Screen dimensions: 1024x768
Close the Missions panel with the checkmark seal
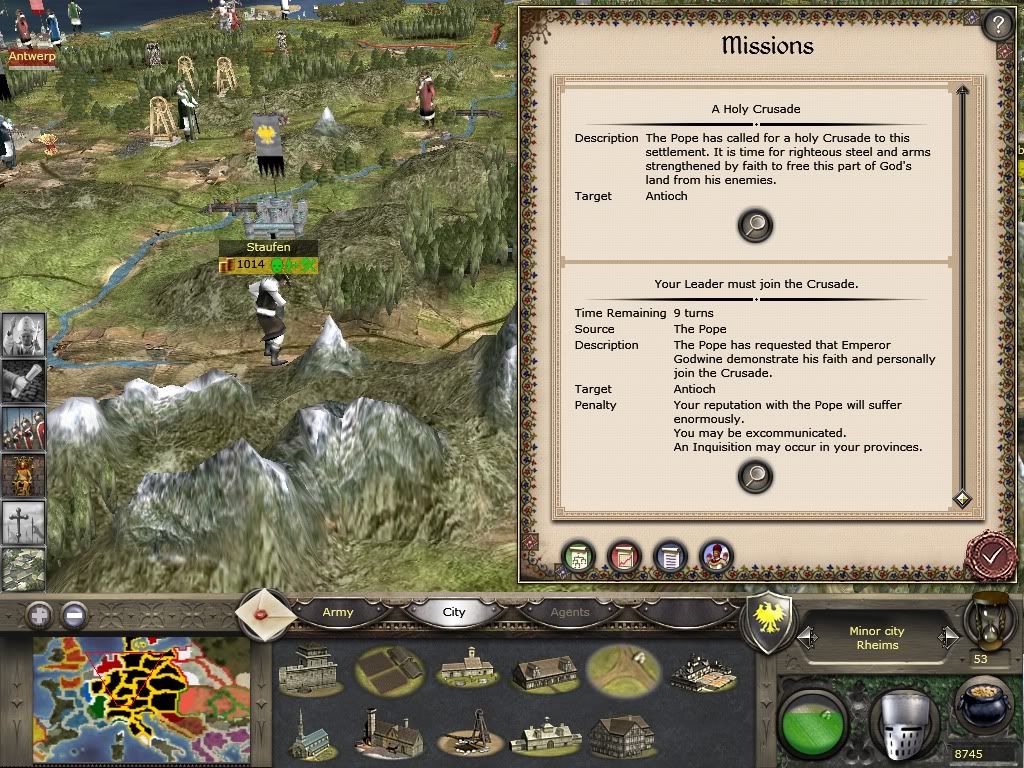tap(991, 554)
